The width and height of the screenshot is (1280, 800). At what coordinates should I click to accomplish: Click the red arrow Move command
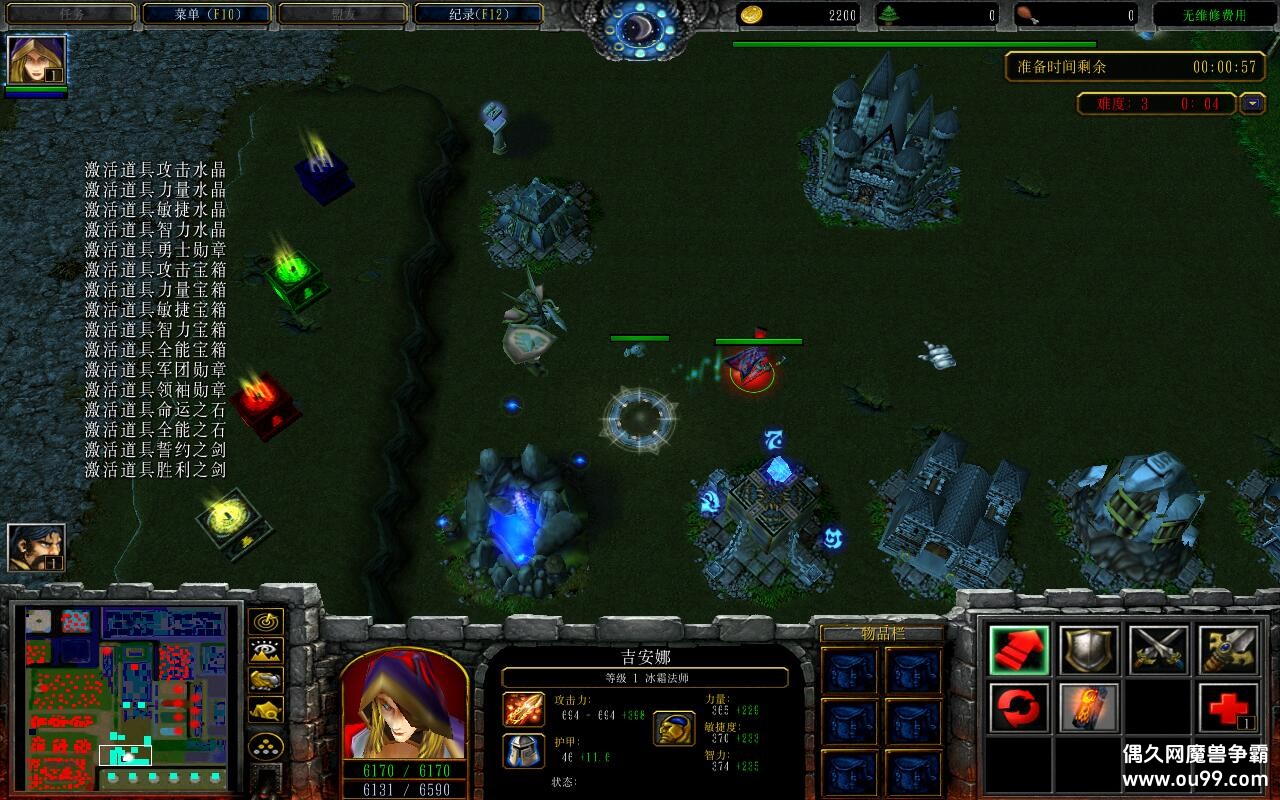tap(1019, 650)
